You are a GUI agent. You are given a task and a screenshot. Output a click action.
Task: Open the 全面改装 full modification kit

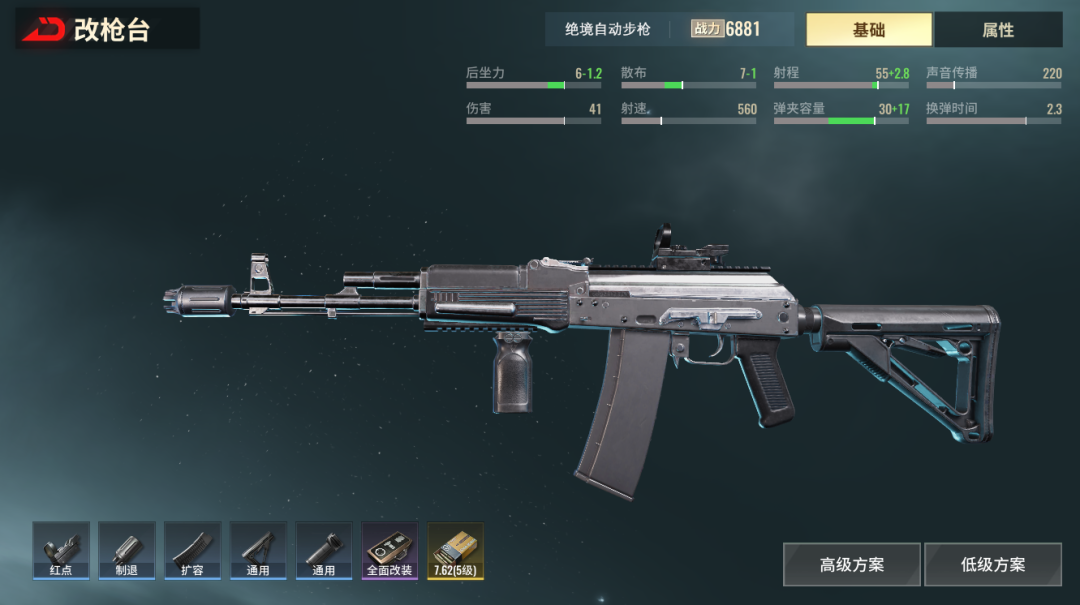390,550
